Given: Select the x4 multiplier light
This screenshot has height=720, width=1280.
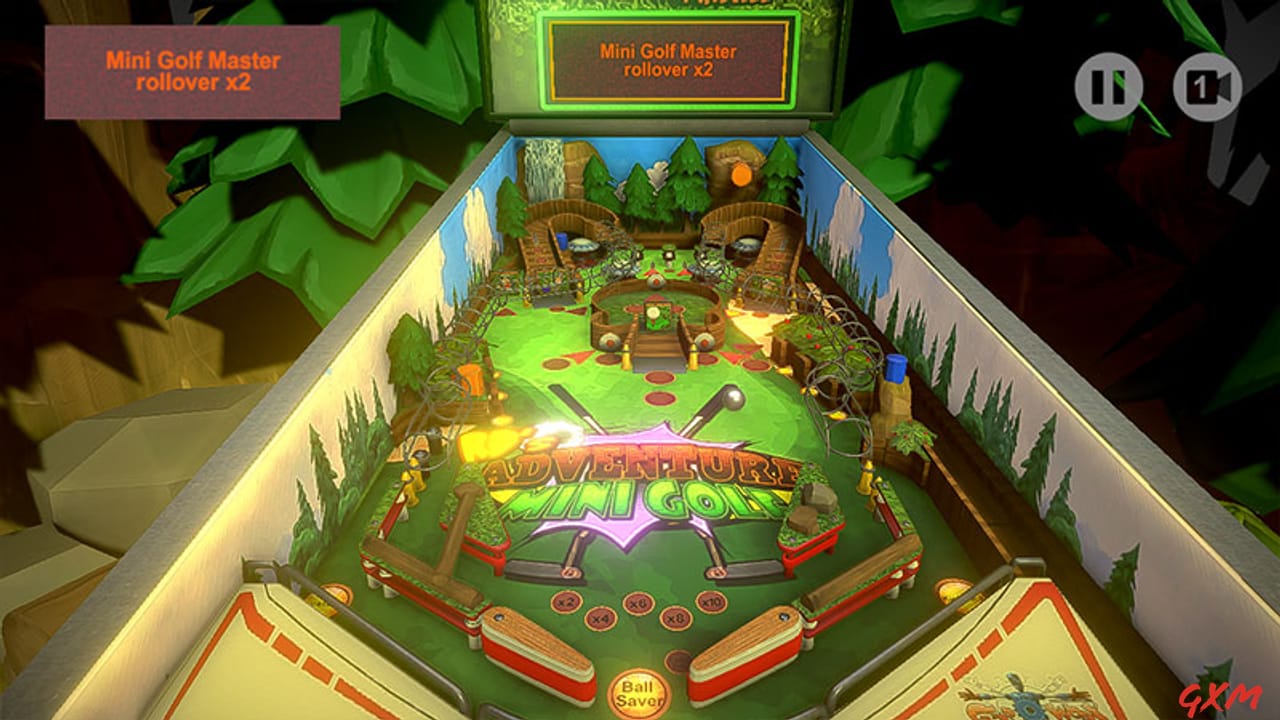Looking at the screenshot, I should (x=600, y=616).
